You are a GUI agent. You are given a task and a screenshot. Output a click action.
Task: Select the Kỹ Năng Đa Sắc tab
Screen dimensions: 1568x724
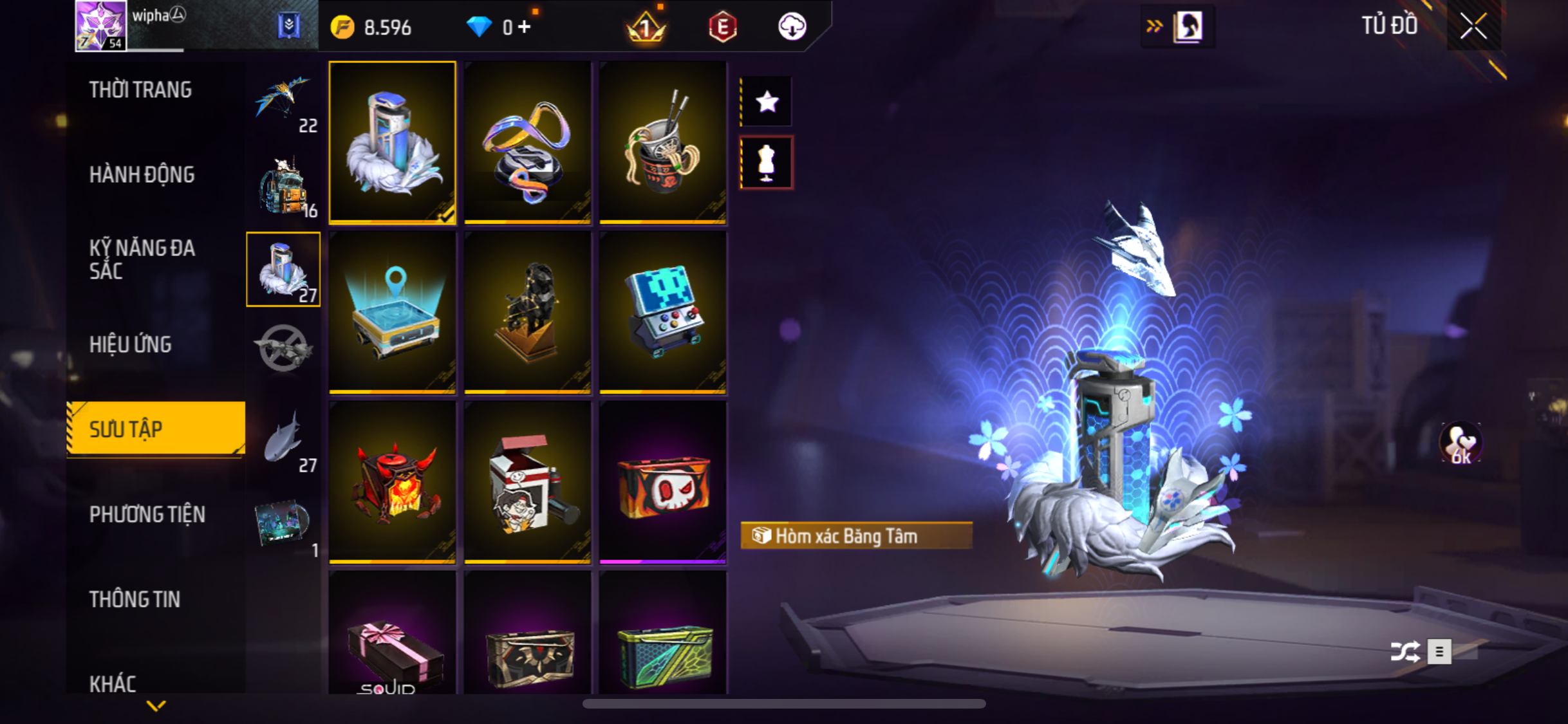[x=142, y=259]
